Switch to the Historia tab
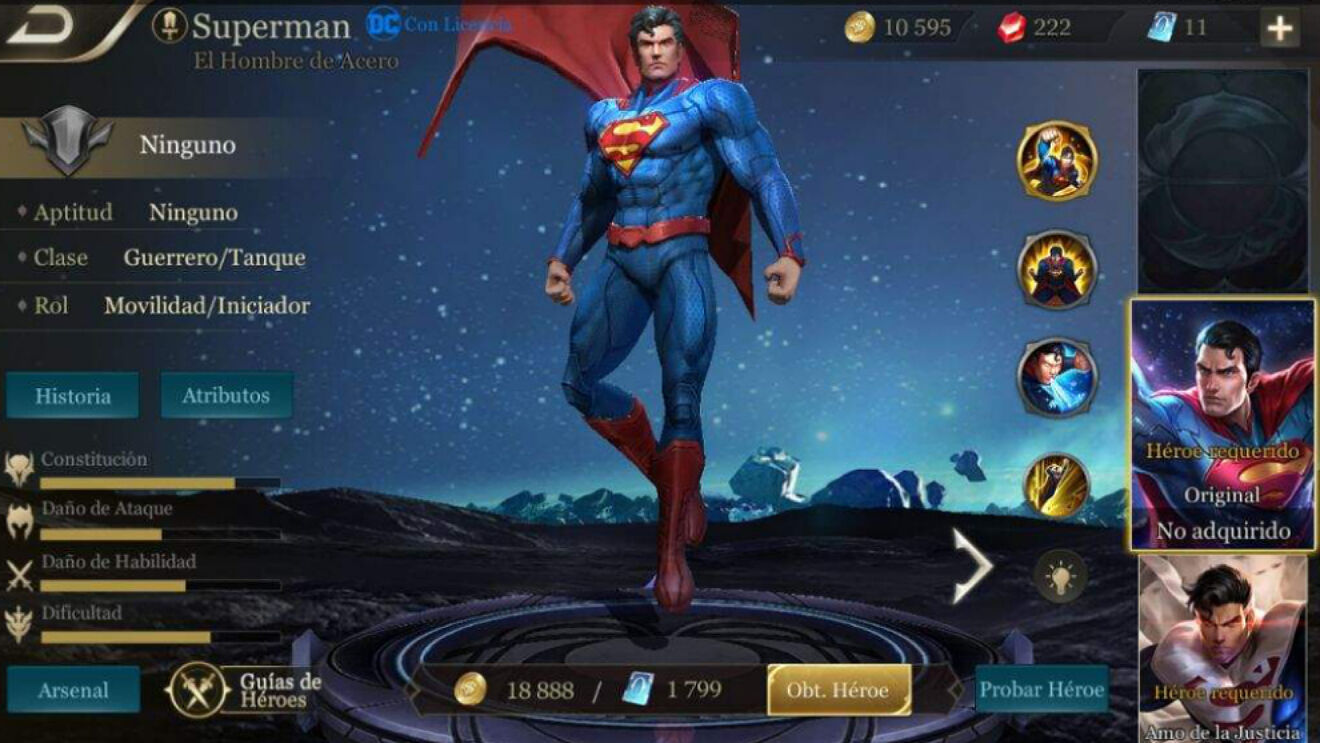This screenshot has height=743, width=1320. tap(73, 395)
